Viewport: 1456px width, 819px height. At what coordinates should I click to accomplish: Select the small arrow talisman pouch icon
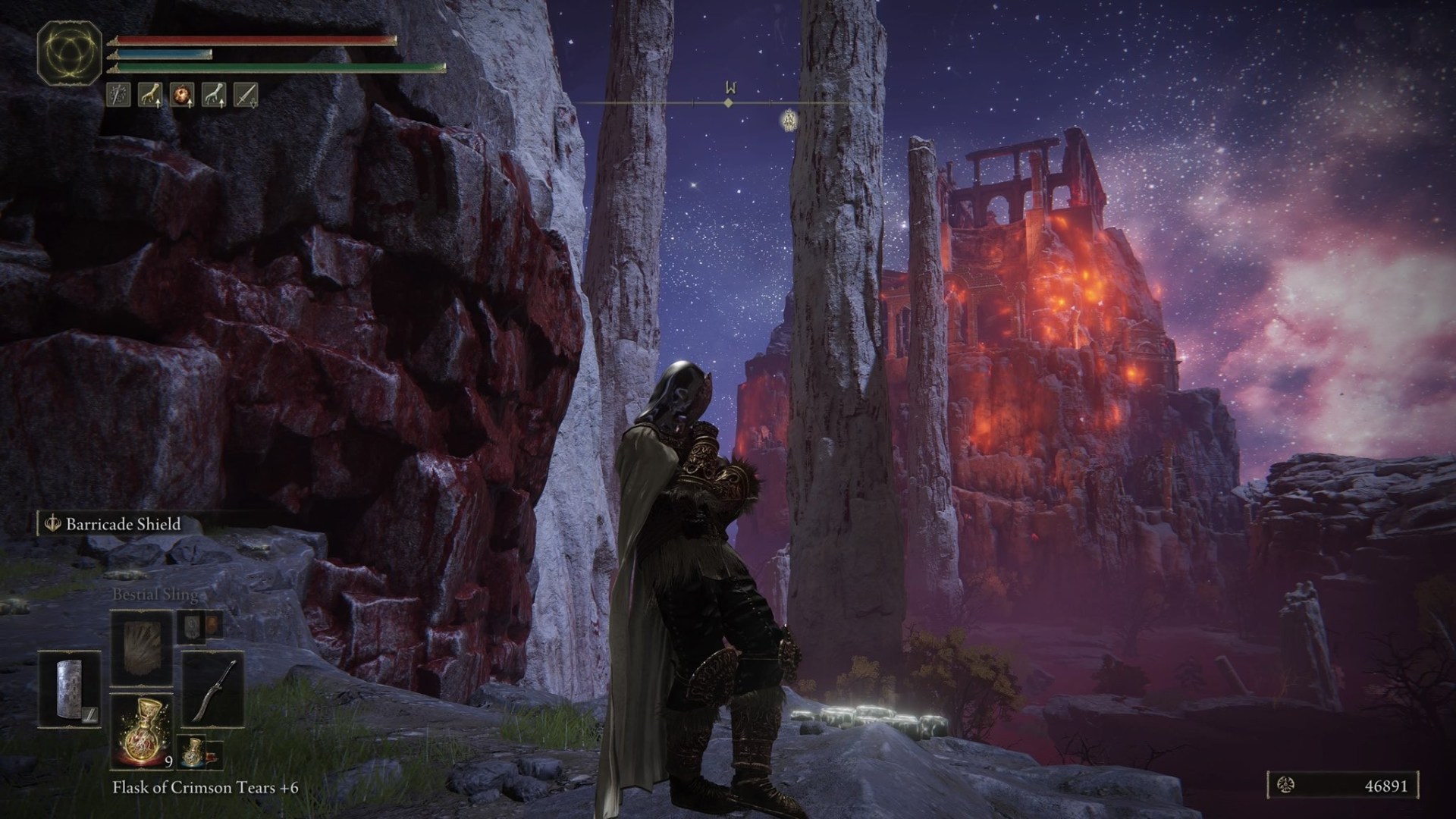[192, 627]
